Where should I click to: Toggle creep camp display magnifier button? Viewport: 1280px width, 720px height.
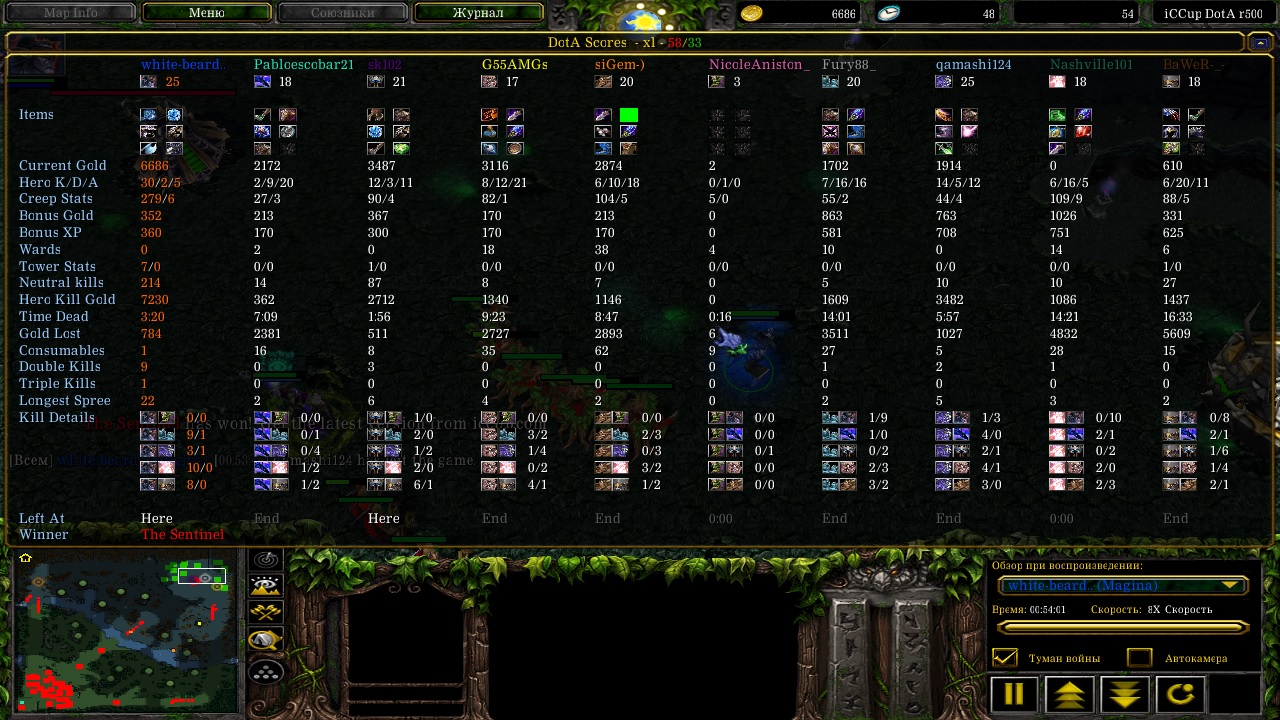point(266,640)
